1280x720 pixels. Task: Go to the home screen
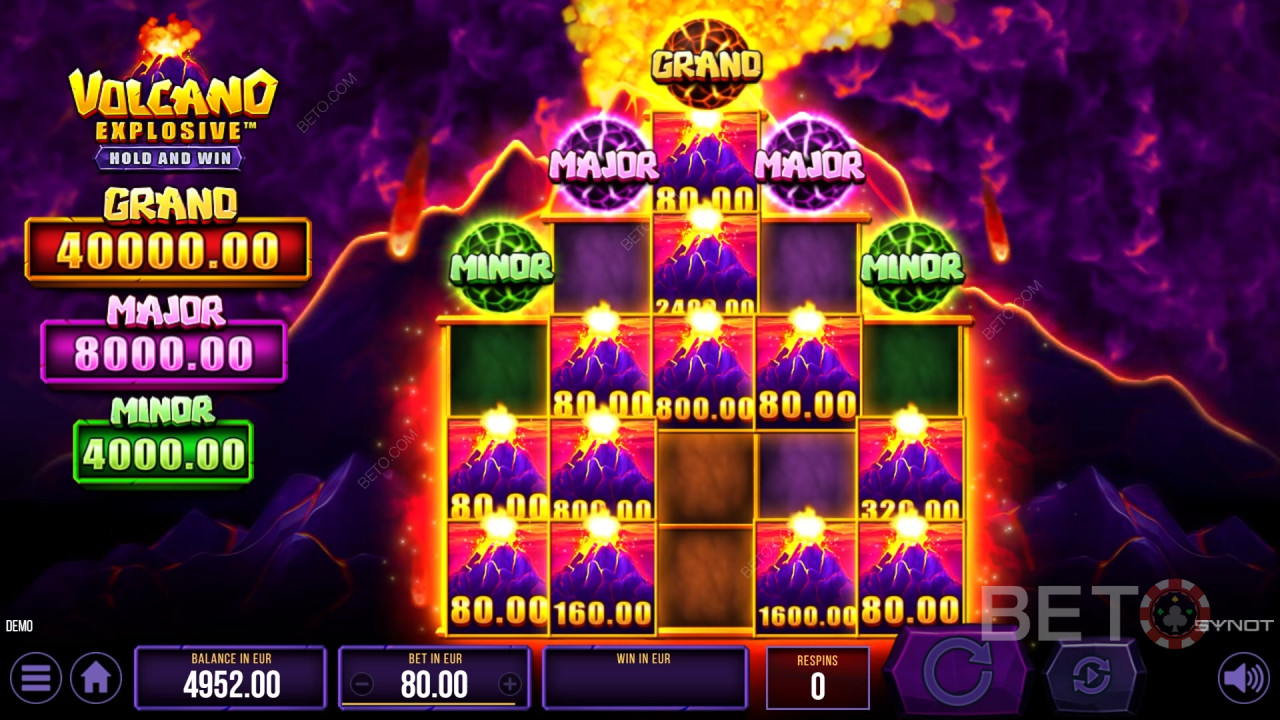click(x=96, y=679)
